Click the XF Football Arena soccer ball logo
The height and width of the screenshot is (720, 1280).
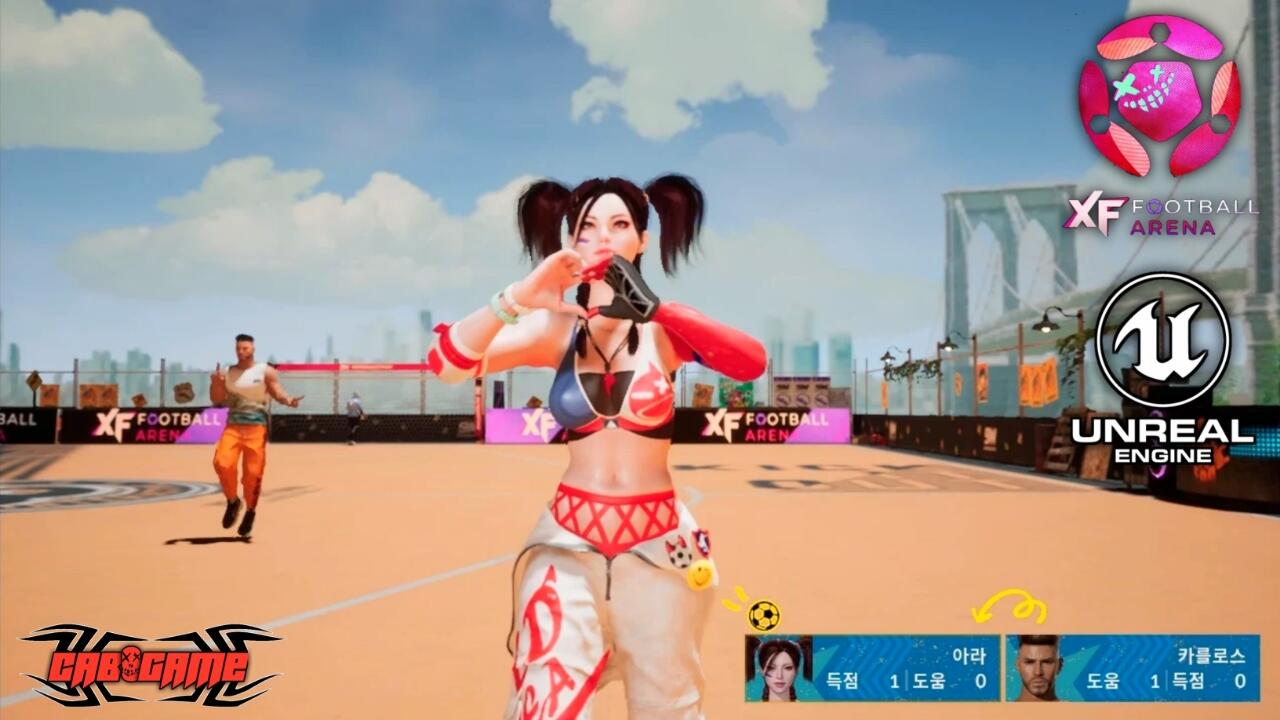pyautogui.click(x=1159, y=97)
